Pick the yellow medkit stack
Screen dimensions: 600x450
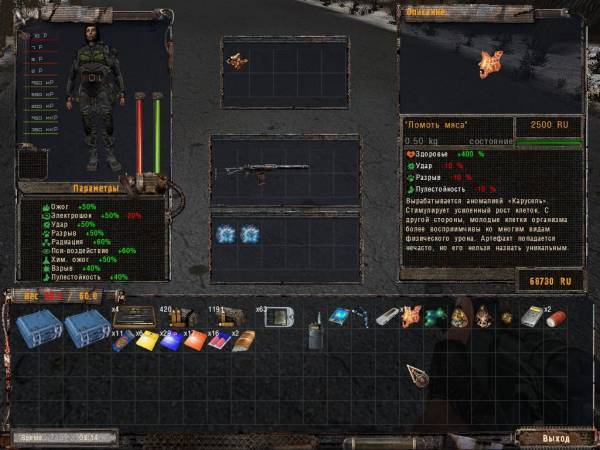[x=146, y=341]
